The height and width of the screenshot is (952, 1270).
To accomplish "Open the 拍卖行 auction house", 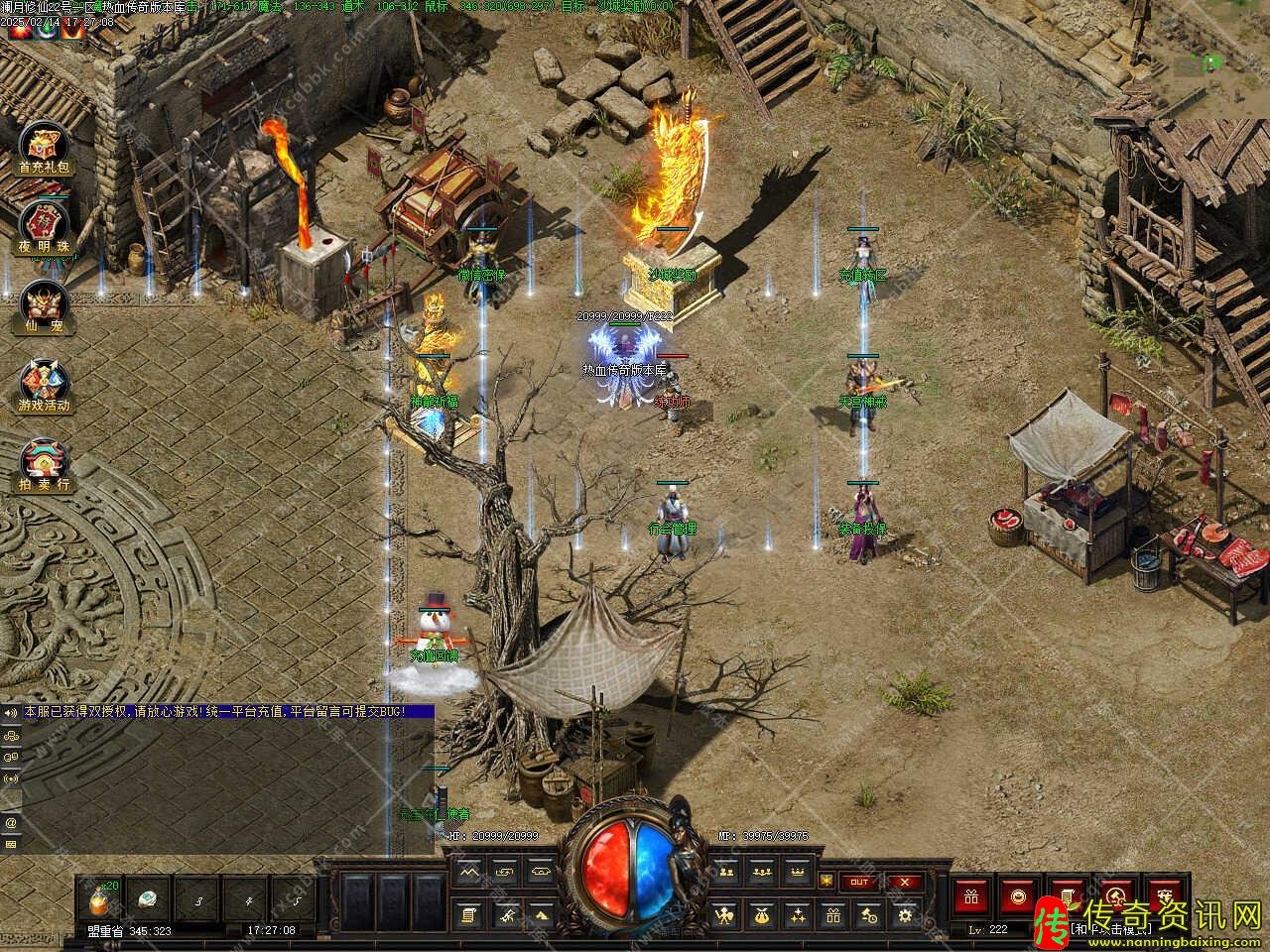I will tap(44, 462).
